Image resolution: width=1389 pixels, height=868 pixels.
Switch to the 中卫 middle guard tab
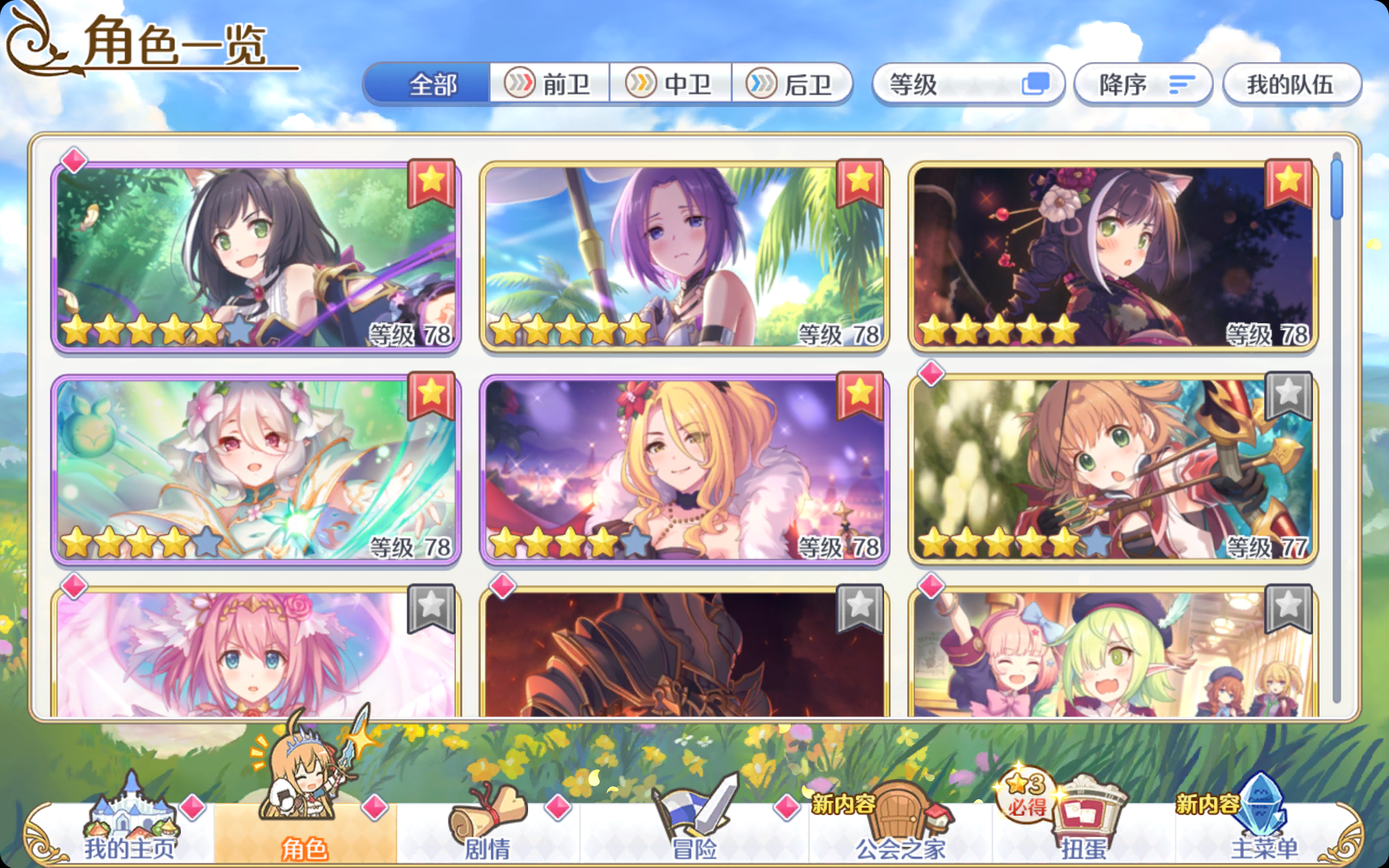click(671, 84)
